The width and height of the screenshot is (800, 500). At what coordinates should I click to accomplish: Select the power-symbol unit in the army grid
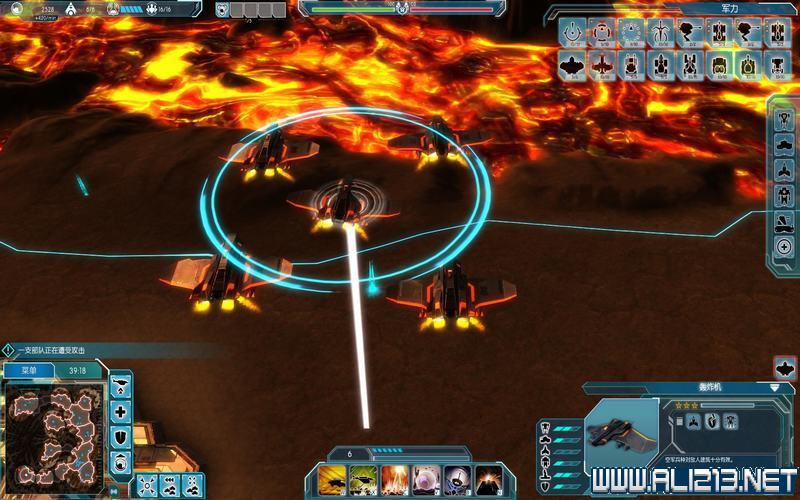click(573, 34)
